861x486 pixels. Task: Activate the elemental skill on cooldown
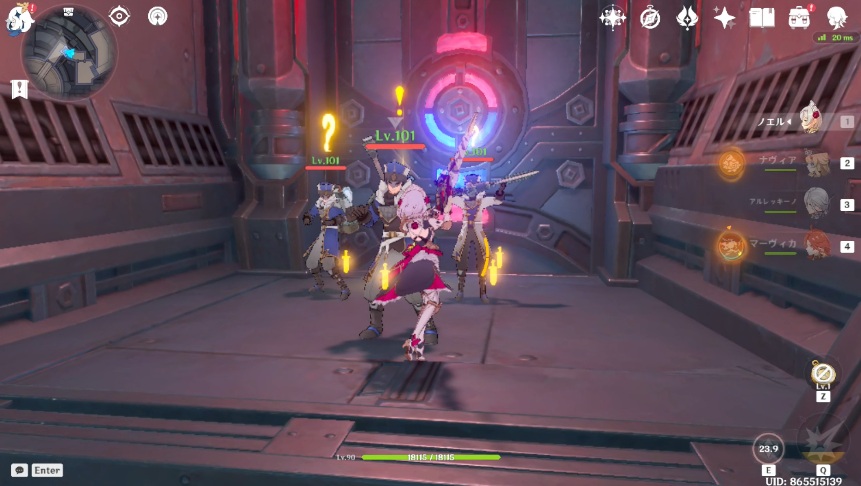768,448
